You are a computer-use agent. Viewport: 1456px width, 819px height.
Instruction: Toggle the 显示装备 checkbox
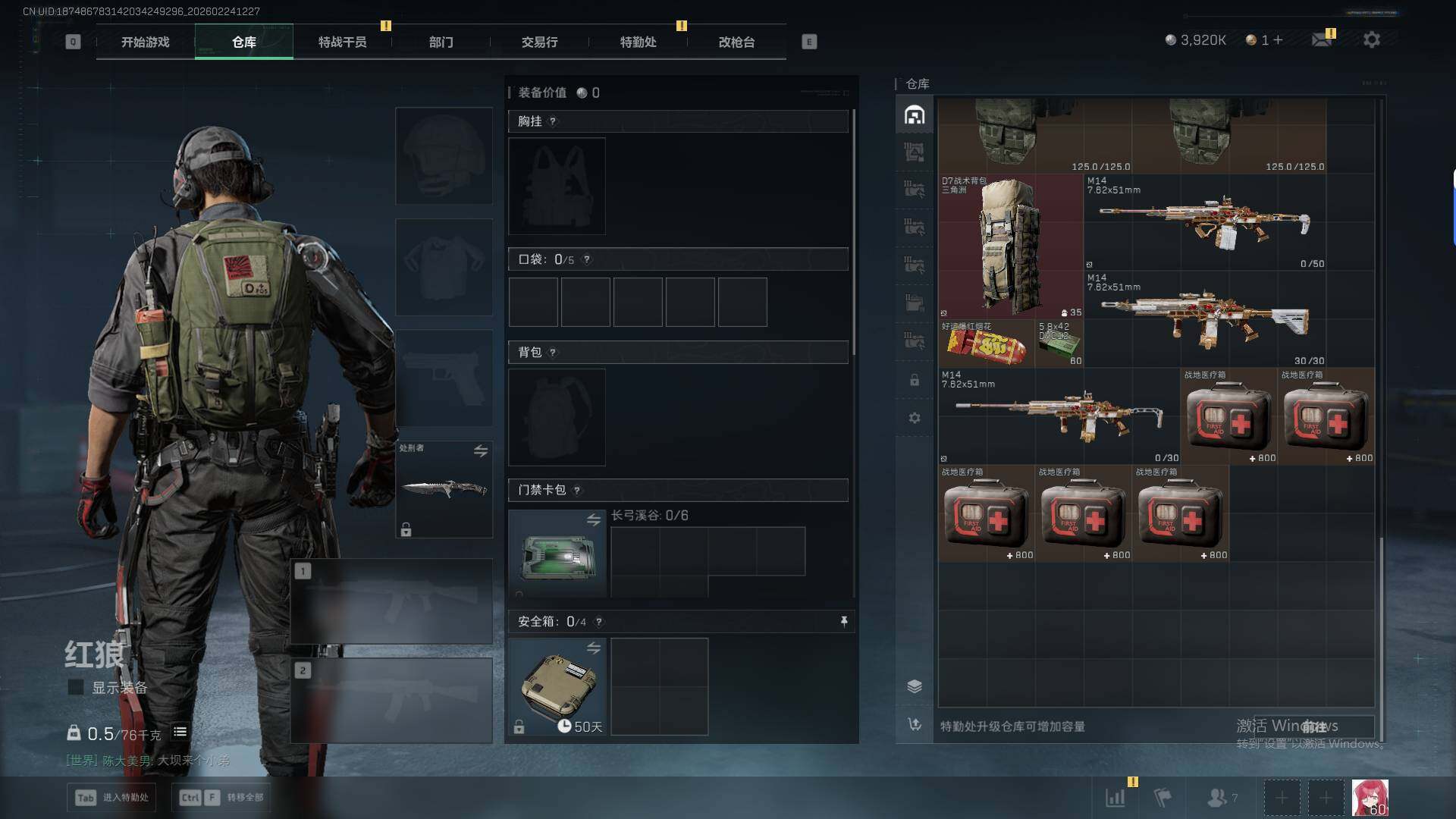pos(76,687)
